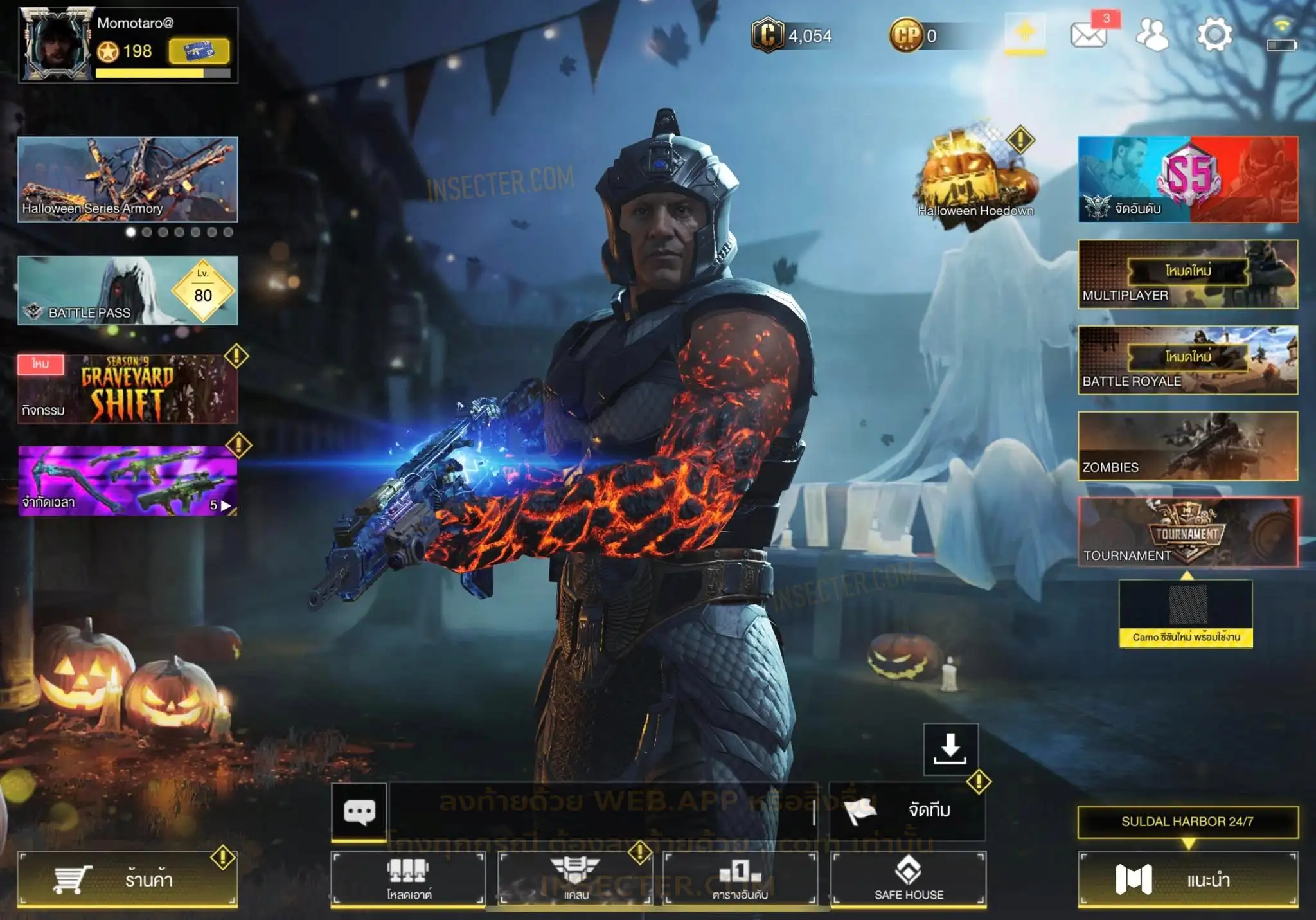
Task: Open the Battle Pass panel
Action: tap(127, 290)
